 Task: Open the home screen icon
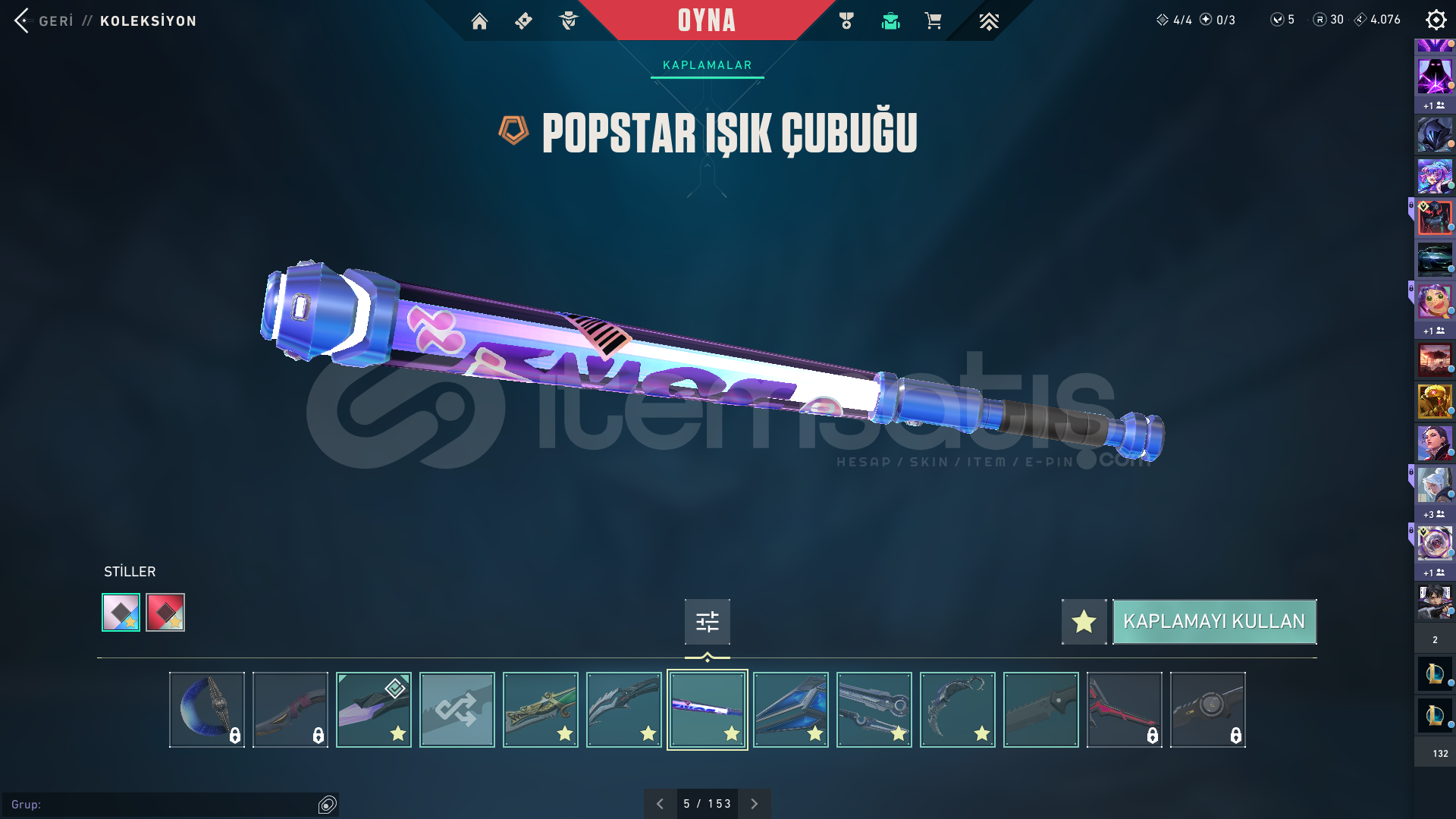(x=479, y=21)
